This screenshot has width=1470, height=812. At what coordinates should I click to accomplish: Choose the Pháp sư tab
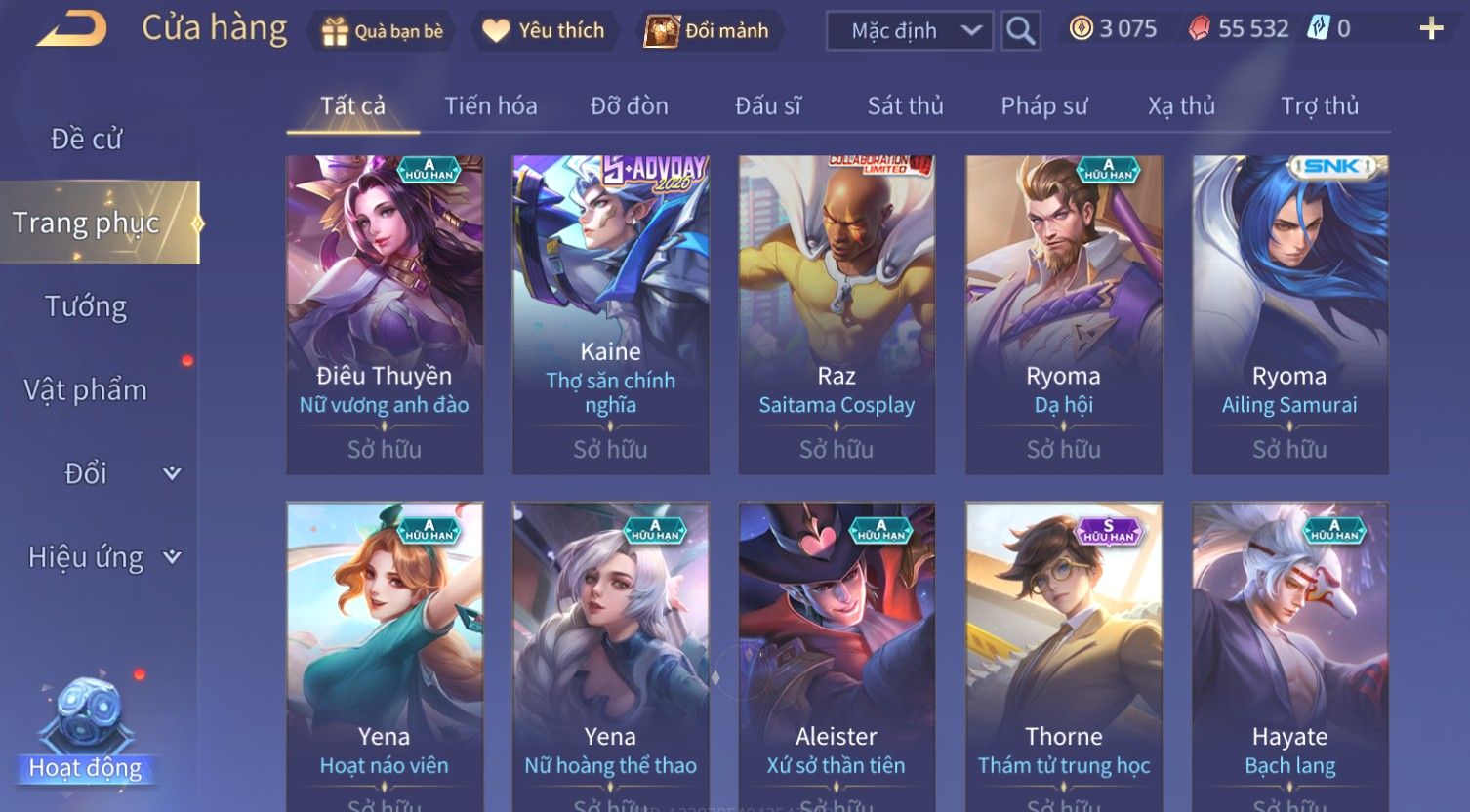(1043, 106)
